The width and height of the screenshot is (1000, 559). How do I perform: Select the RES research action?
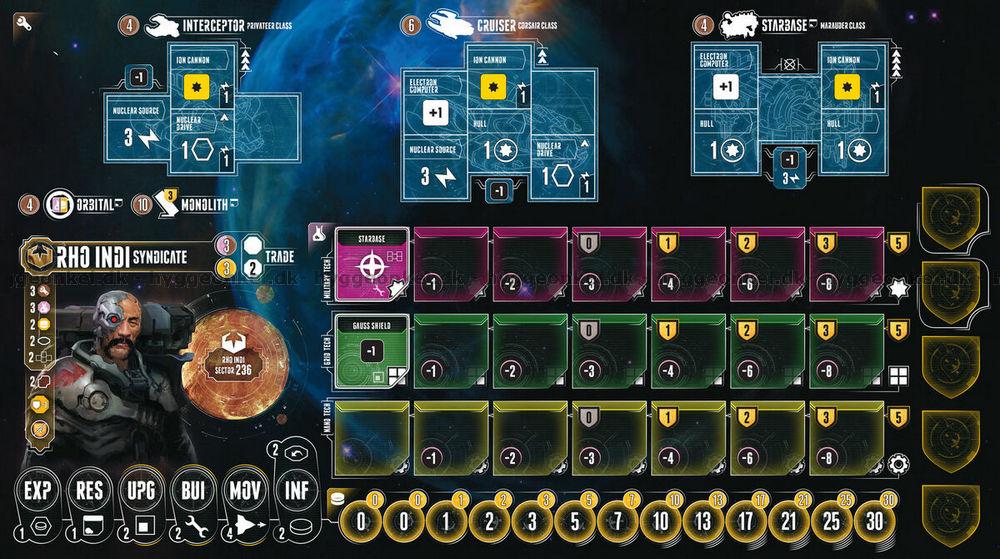90,491
